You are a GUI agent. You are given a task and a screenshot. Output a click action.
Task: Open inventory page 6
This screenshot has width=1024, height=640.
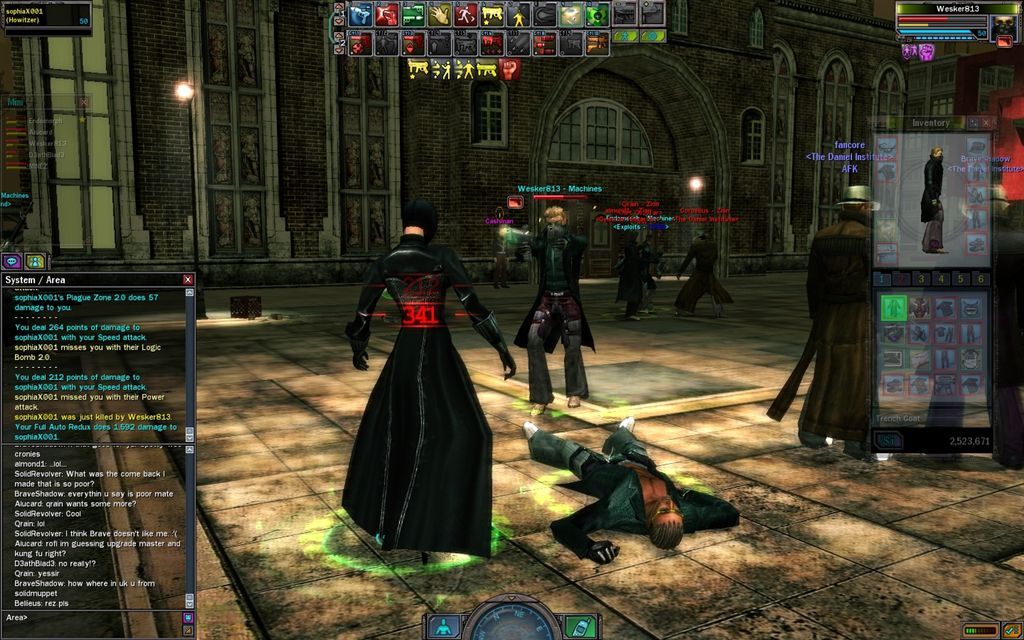(981, 279)
